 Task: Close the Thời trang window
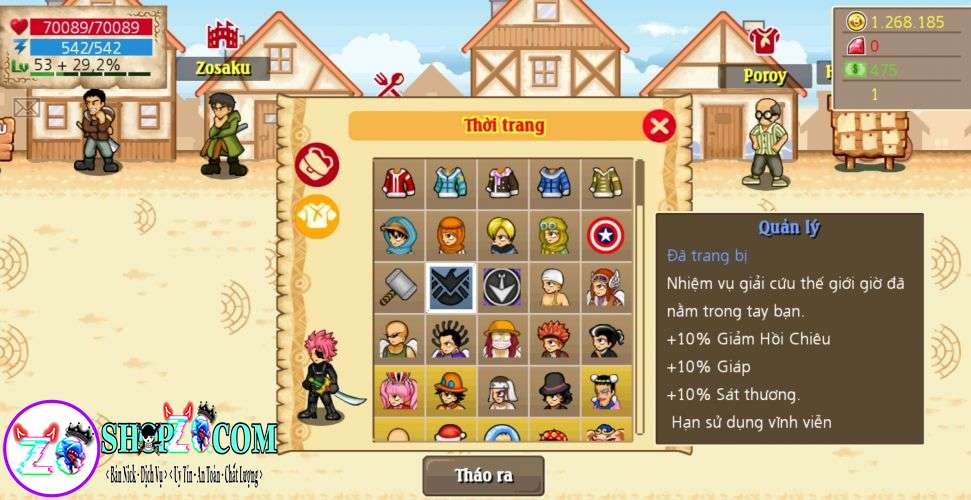click(658, 126)
